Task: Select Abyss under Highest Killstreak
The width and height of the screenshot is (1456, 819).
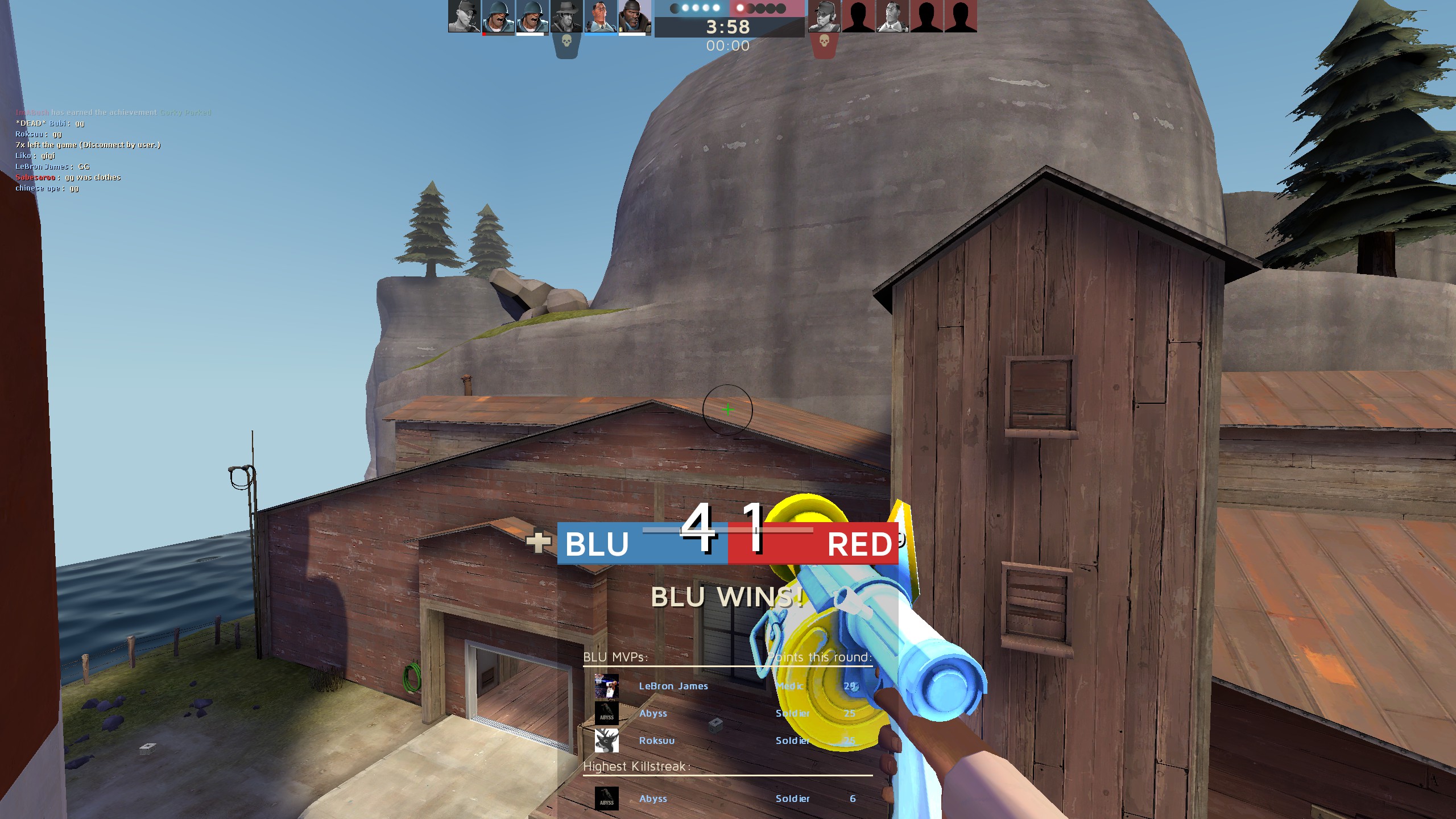Action: tap(653, 799)
